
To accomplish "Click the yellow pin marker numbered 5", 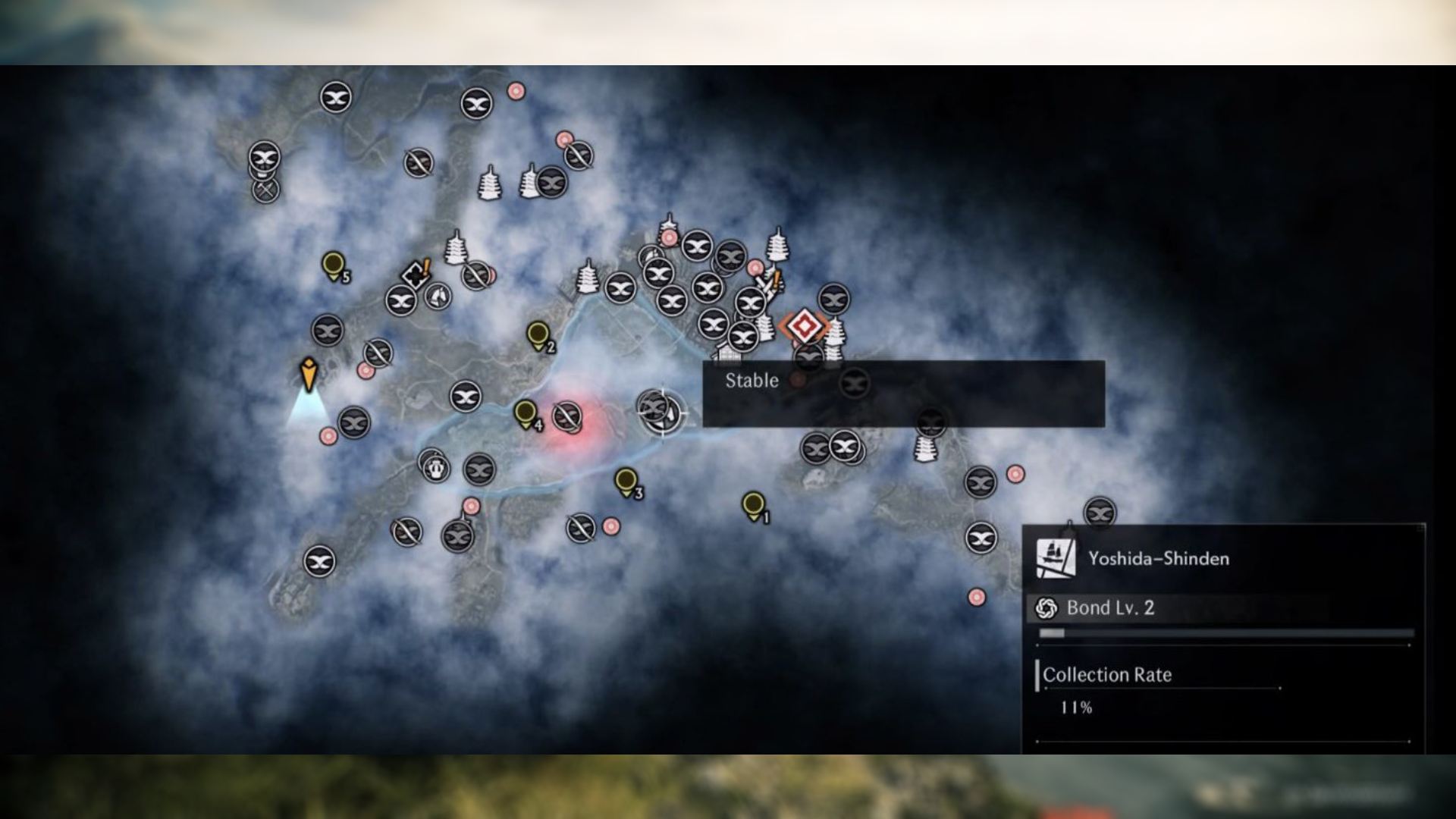I will pos(332,265).
